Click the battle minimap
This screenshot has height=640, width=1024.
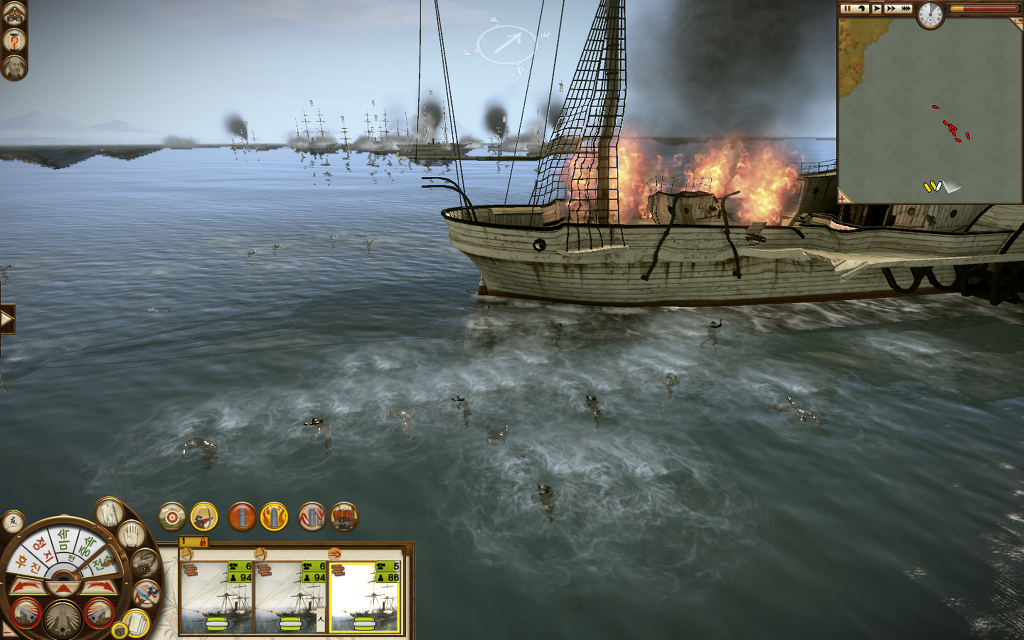(x=929, y=110)
